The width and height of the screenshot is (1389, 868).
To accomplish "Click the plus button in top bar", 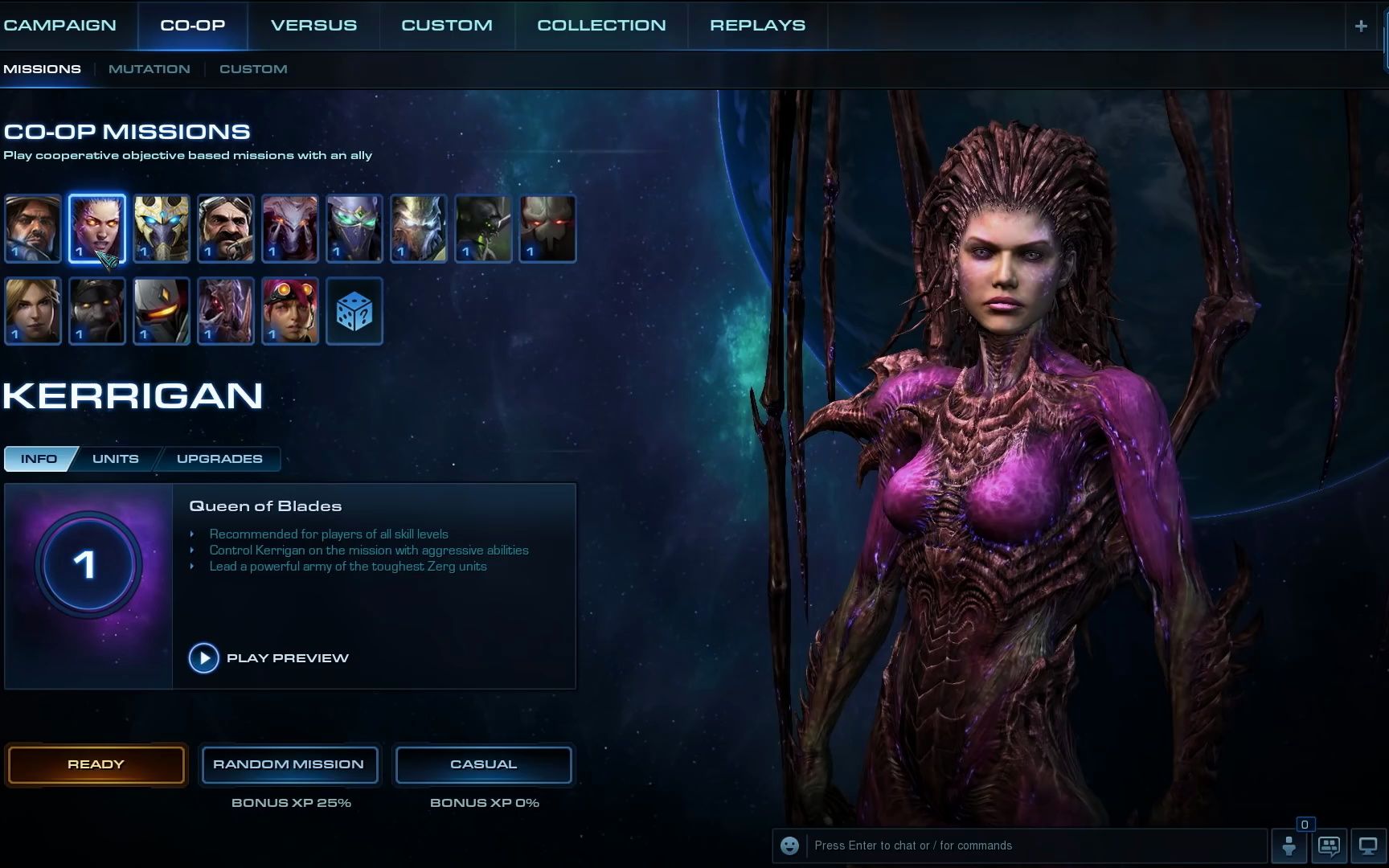I will click(1361, 26).
